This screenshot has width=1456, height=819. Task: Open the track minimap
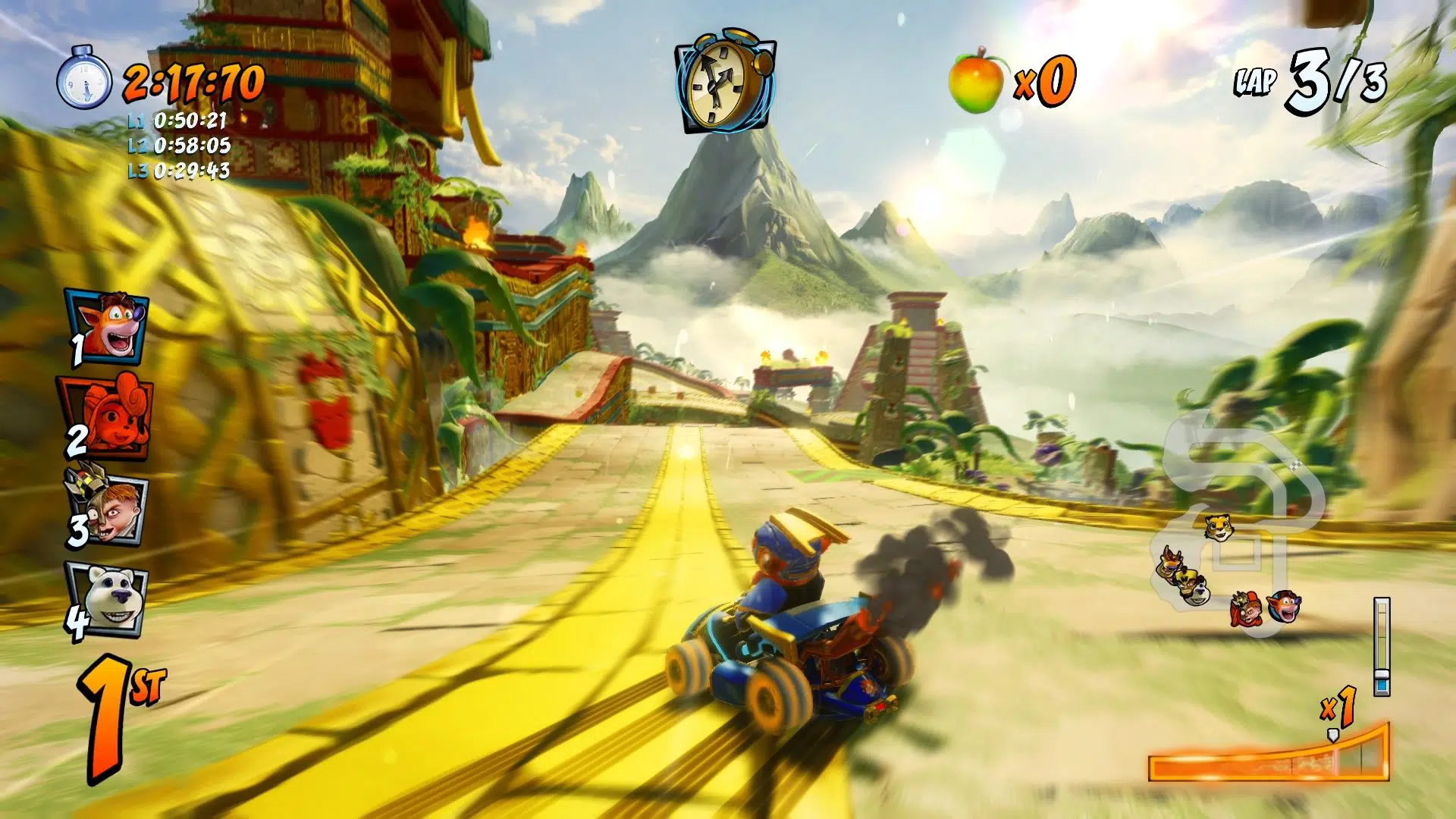(1235, 523)
